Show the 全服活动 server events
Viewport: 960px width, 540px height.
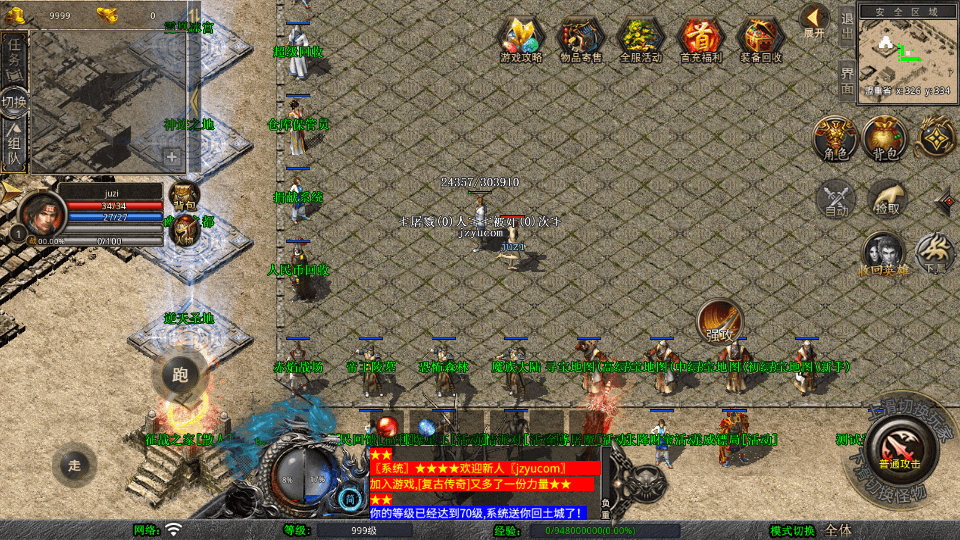(x=641, y=40)
